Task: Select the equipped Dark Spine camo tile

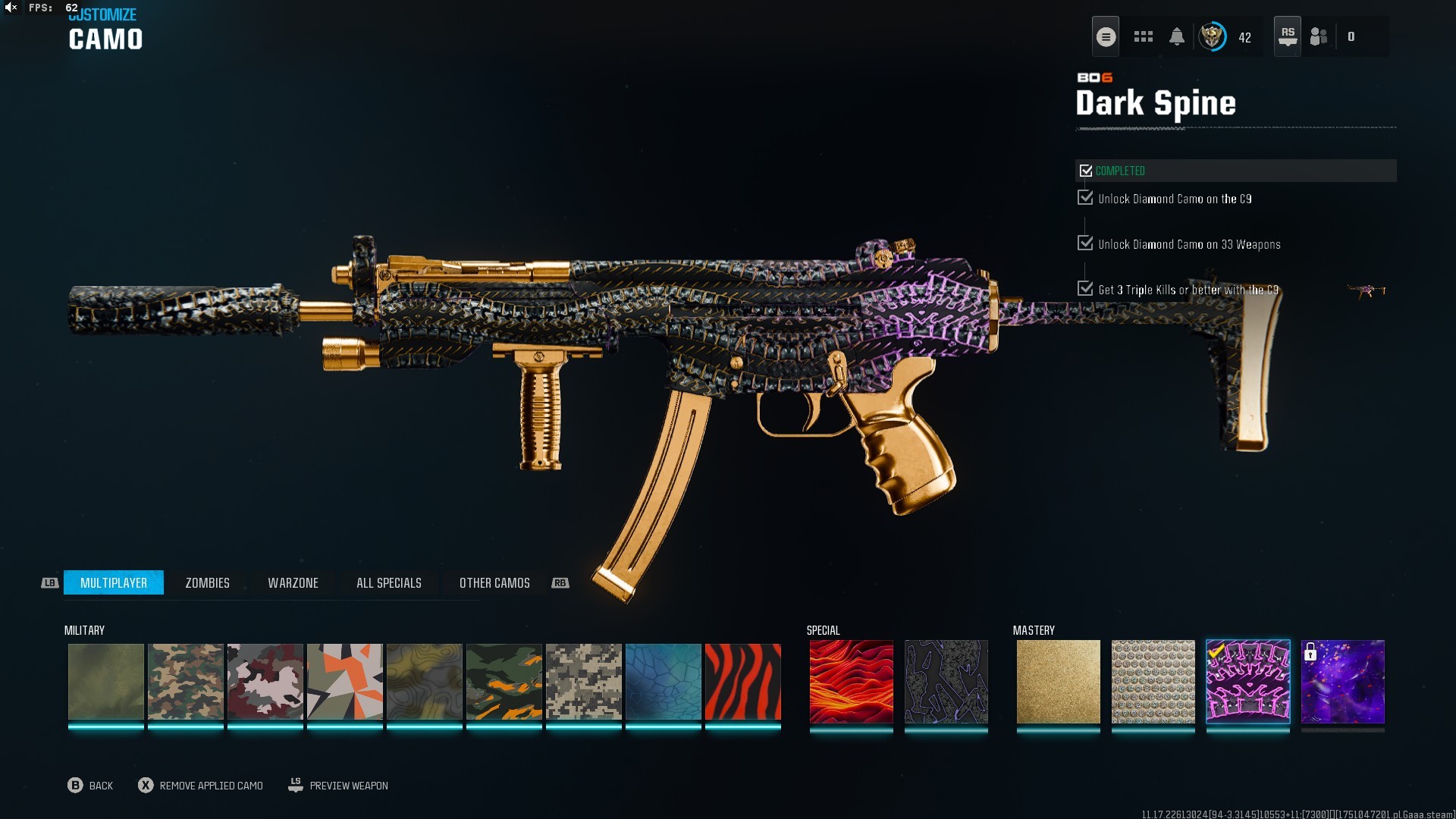Action: tap(1247, 681)
